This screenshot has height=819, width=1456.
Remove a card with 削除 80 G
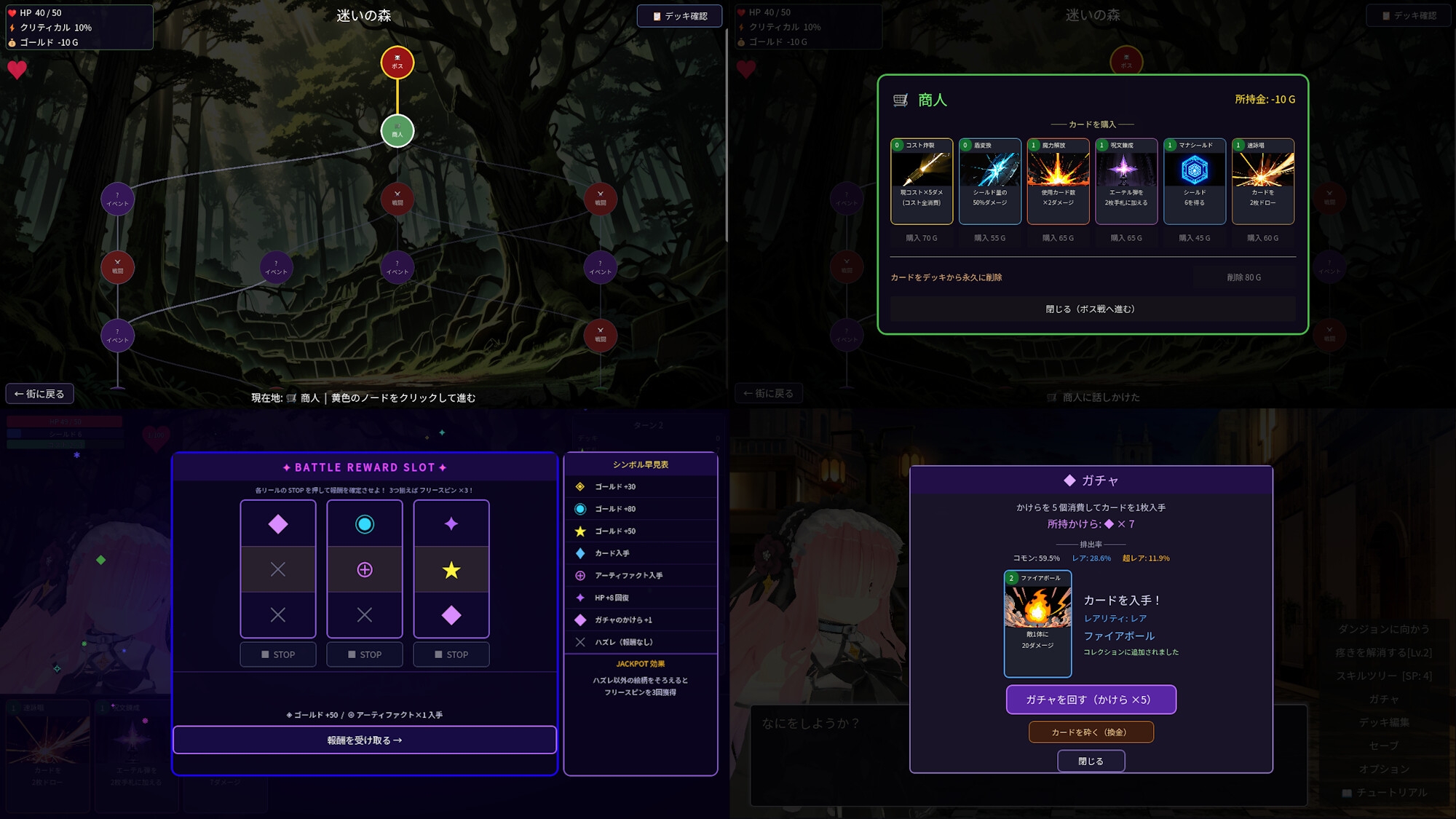coord(1243,277)
